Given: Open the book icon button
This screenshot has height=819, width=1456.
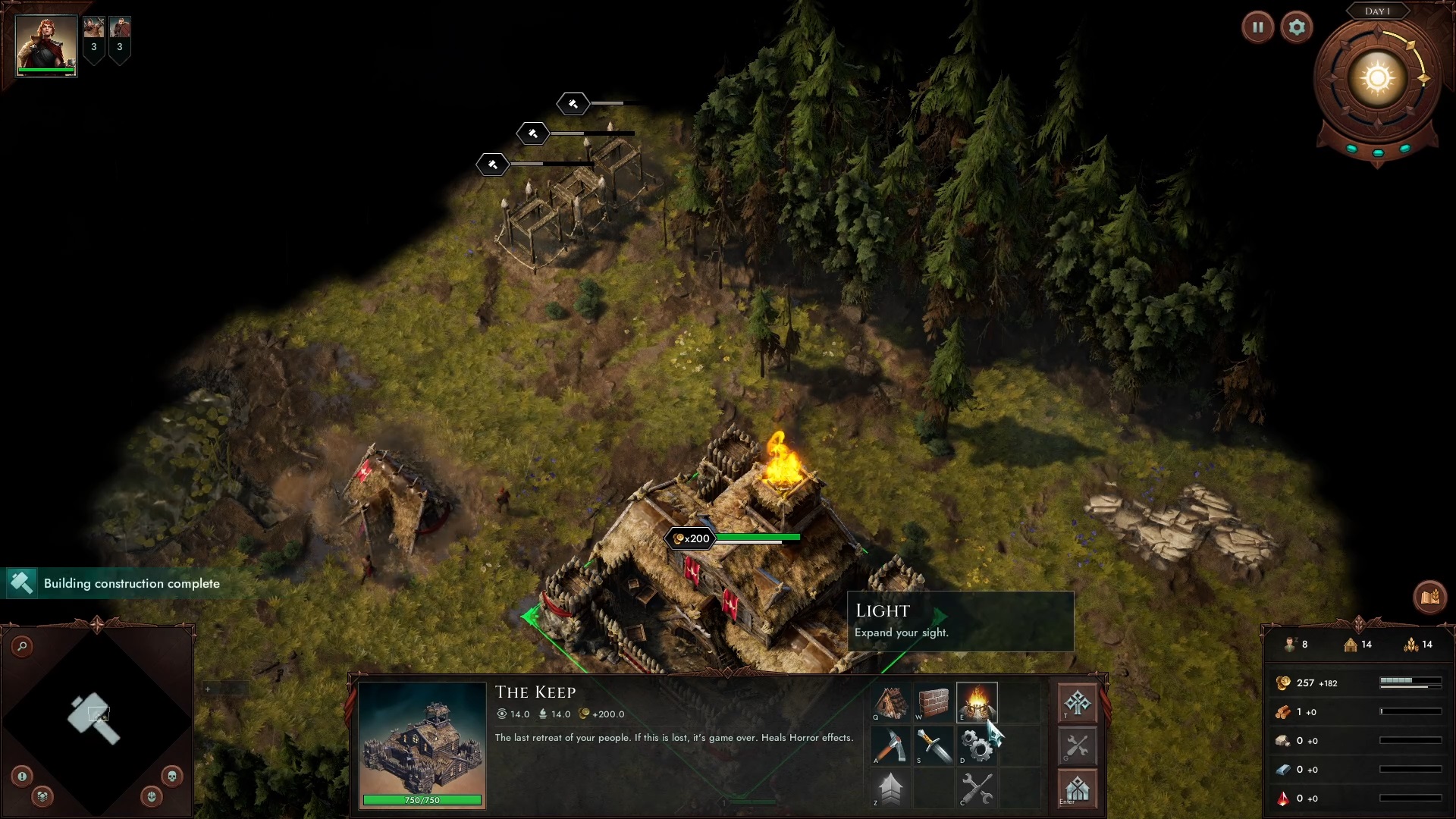Looking at the screenshot, I should (x=1429, y=598).
